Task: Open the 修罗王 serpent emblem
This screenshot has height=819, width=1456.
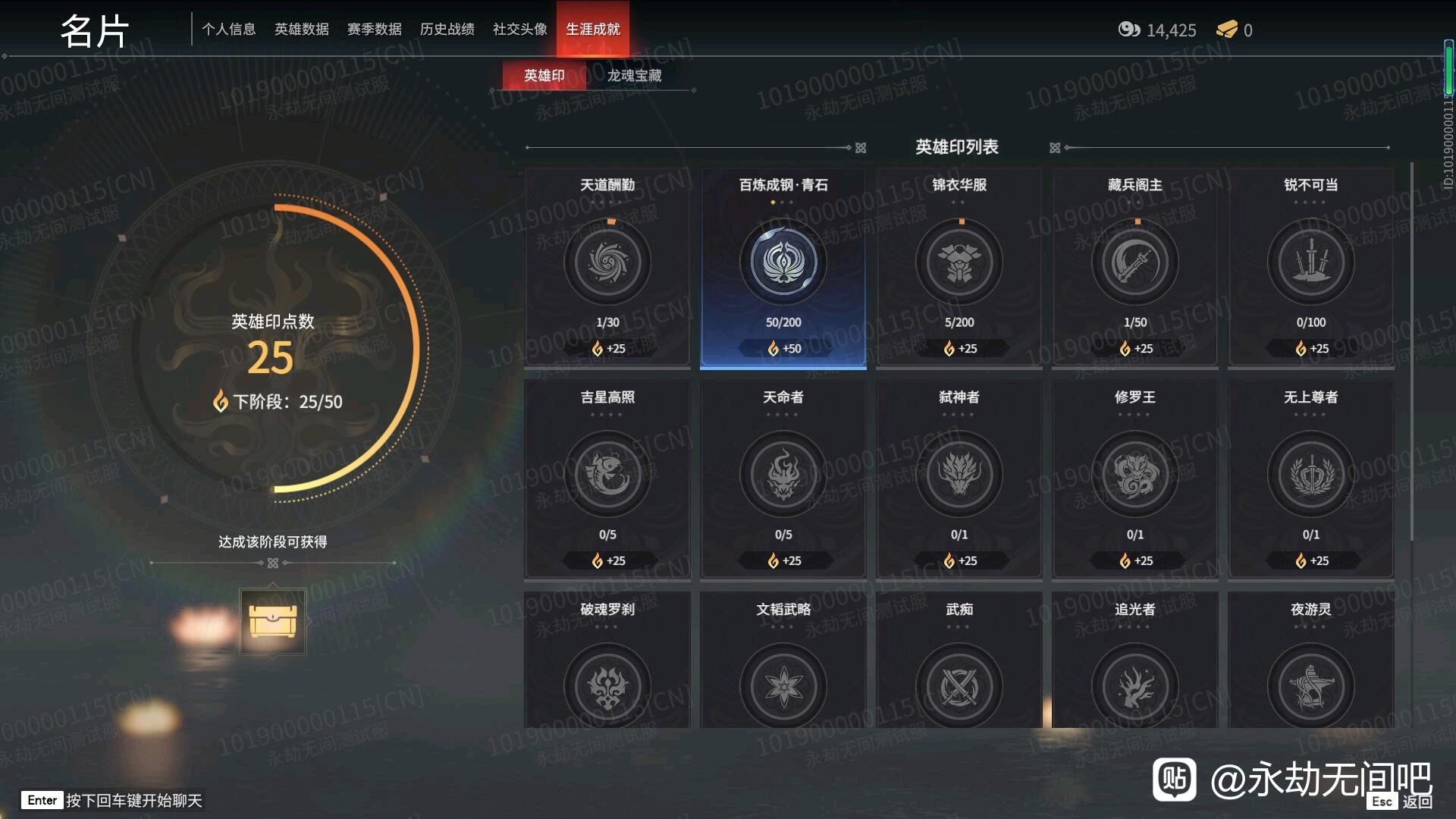Action: point(1134,473)
